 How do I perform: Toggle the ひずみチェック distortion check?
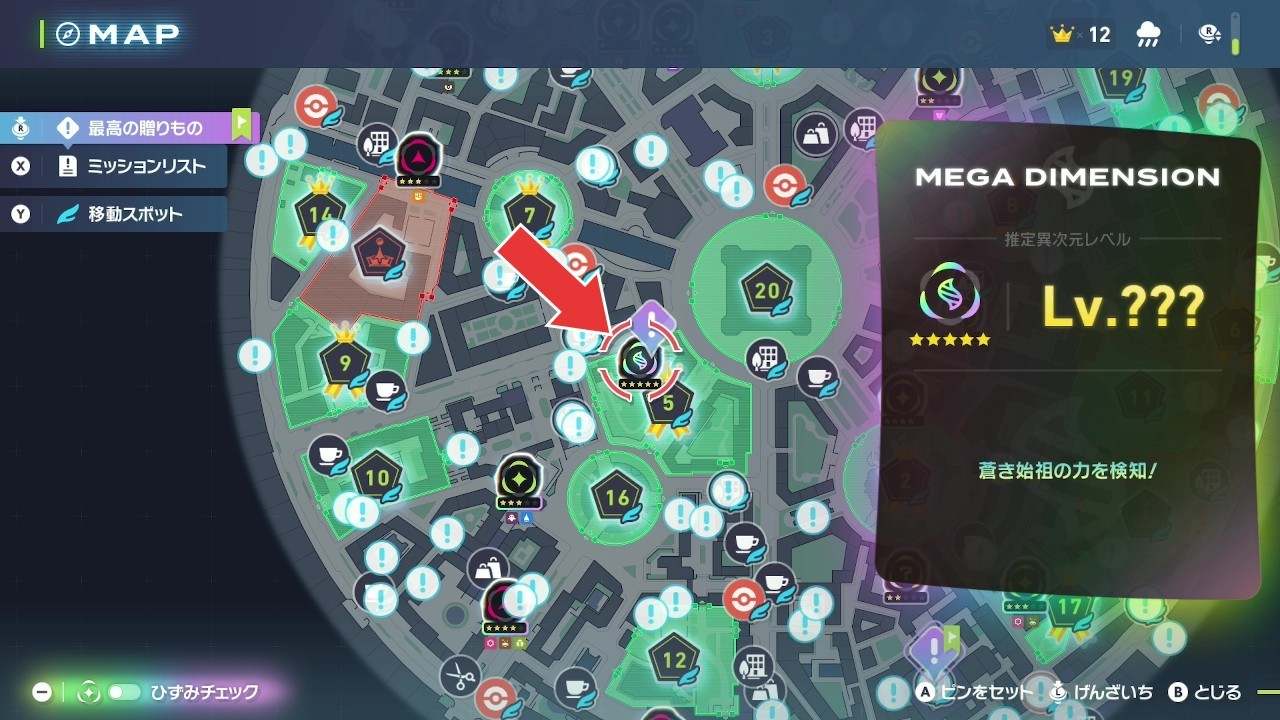[x=125, y=692]
